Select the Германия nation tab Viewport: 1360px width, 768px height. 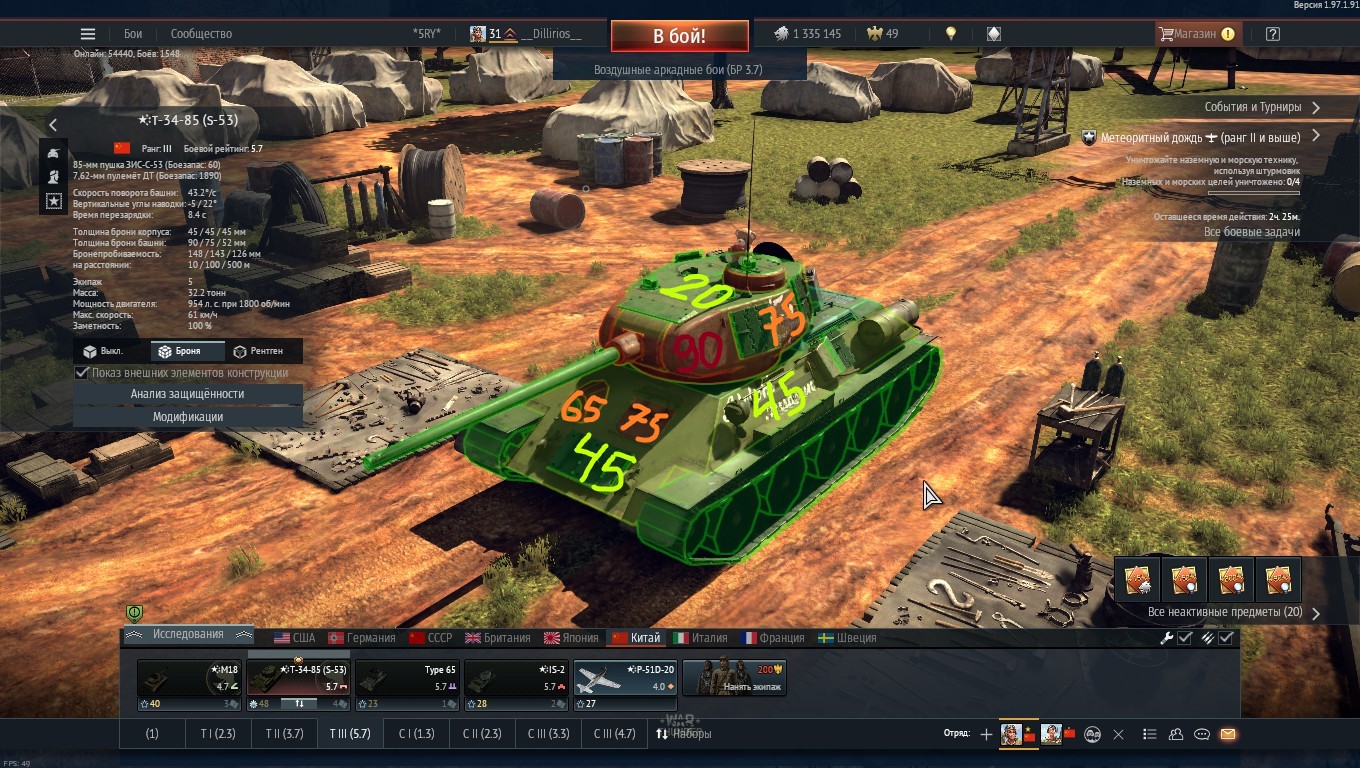click(362, 638)
